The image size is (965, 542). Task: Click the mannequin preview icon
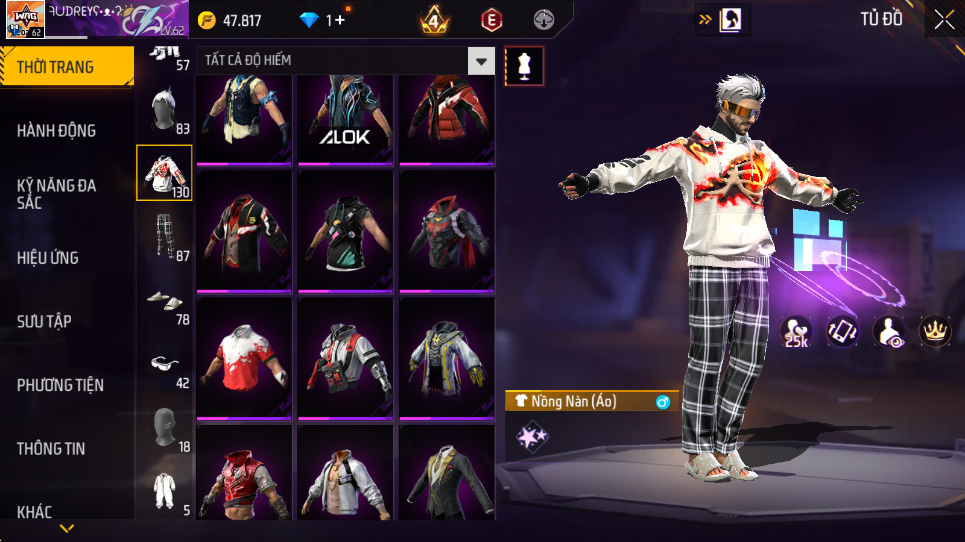[x=525, y=66]
